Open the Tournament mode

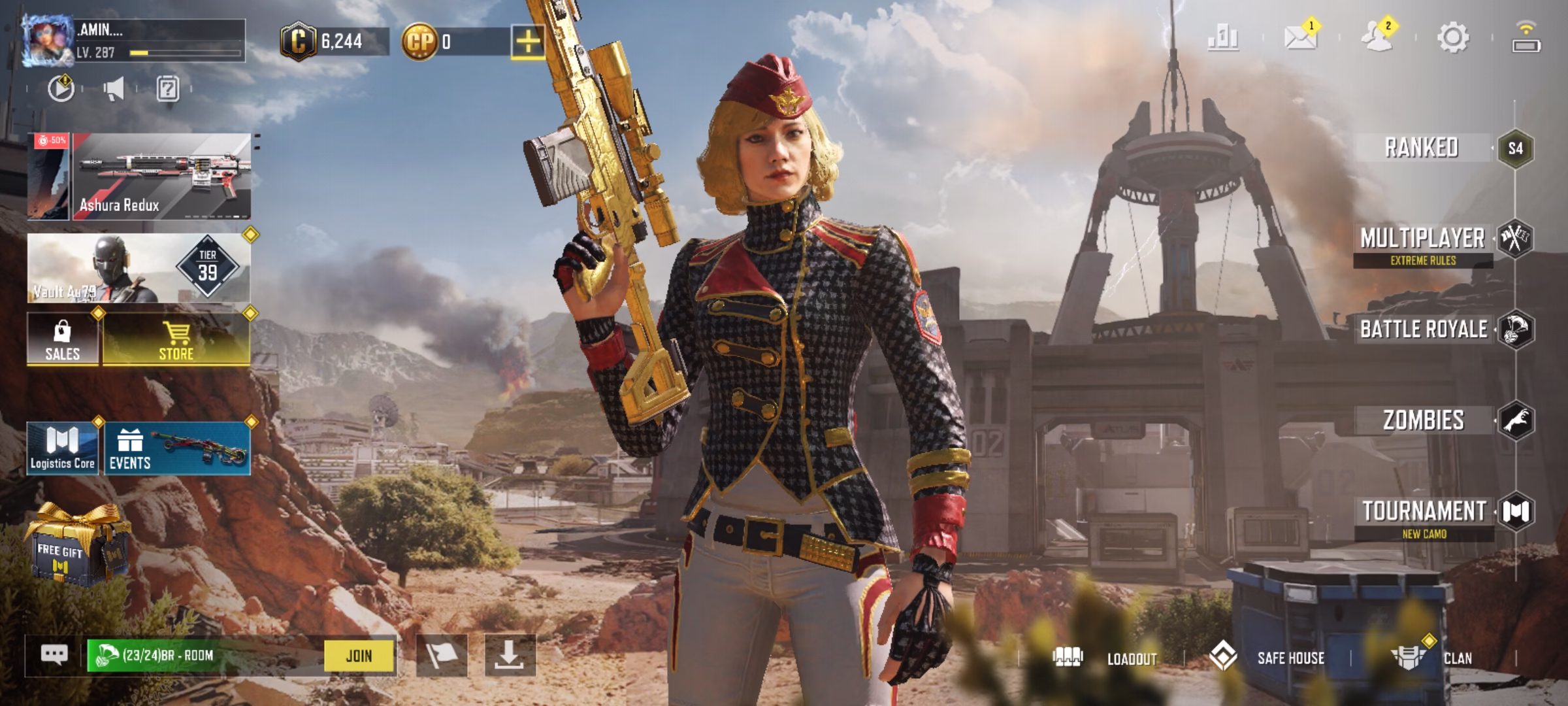pos(1424,512)
